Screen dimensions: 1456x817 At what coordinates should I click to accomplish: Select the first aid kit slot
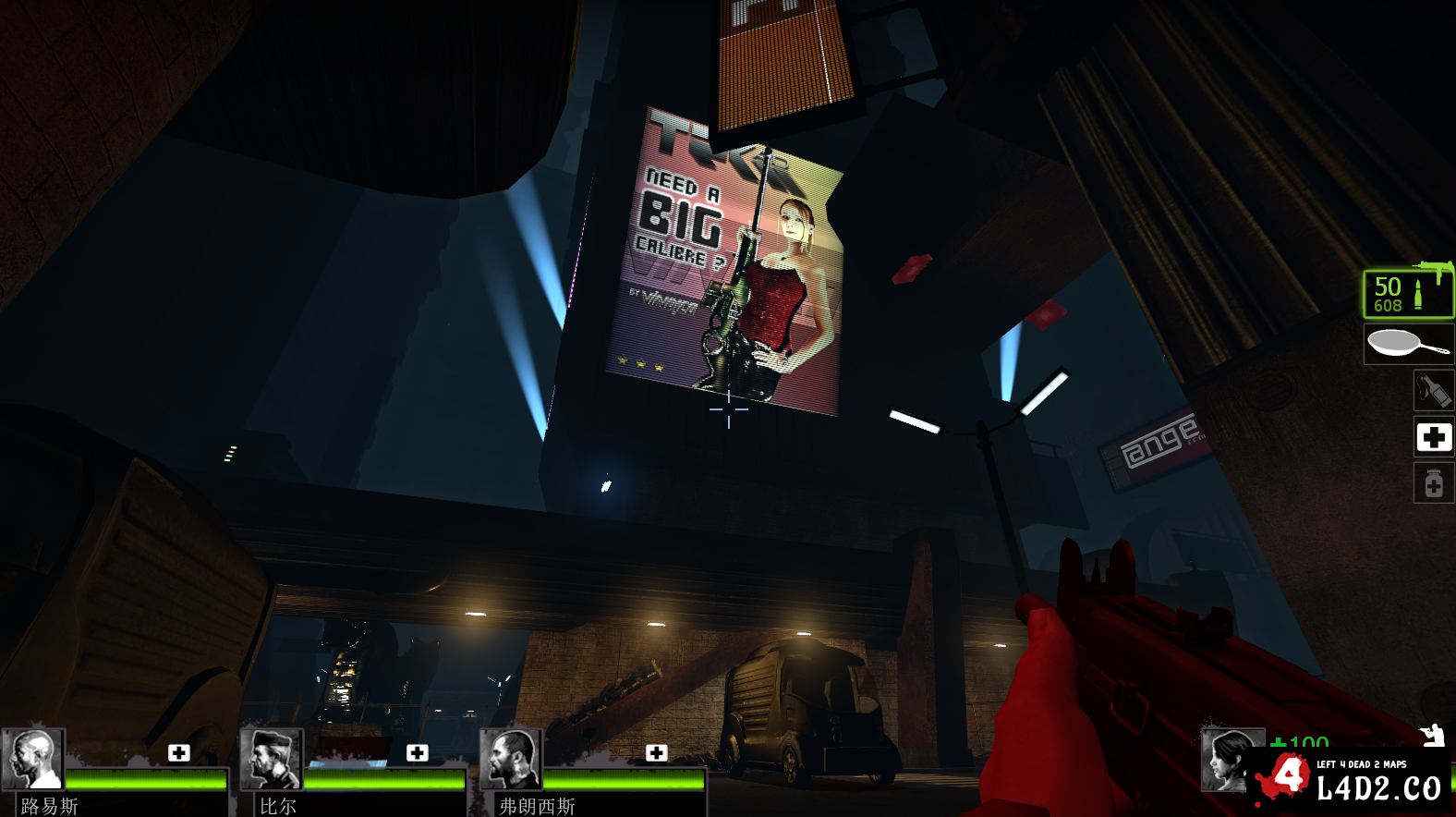(x=1434, y=436)
